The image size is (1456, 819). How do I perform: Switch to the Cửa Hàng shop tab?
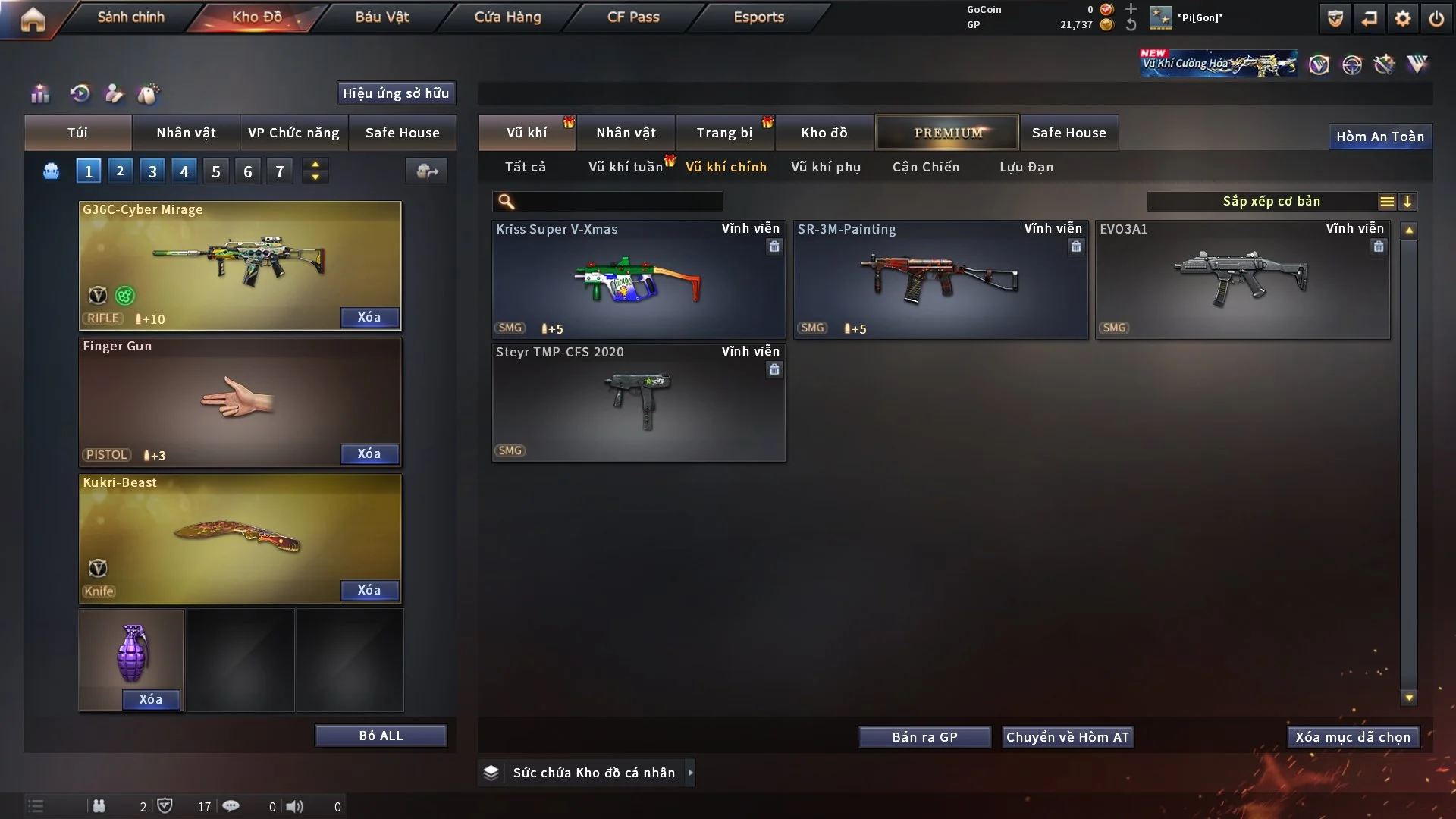point(507,17)
